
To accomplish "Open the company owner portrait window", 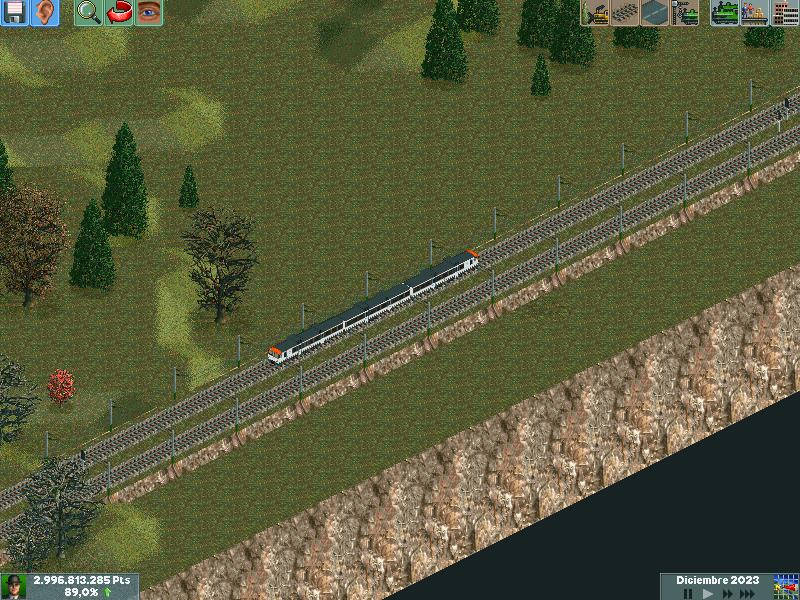I will (x=14, y=586).
